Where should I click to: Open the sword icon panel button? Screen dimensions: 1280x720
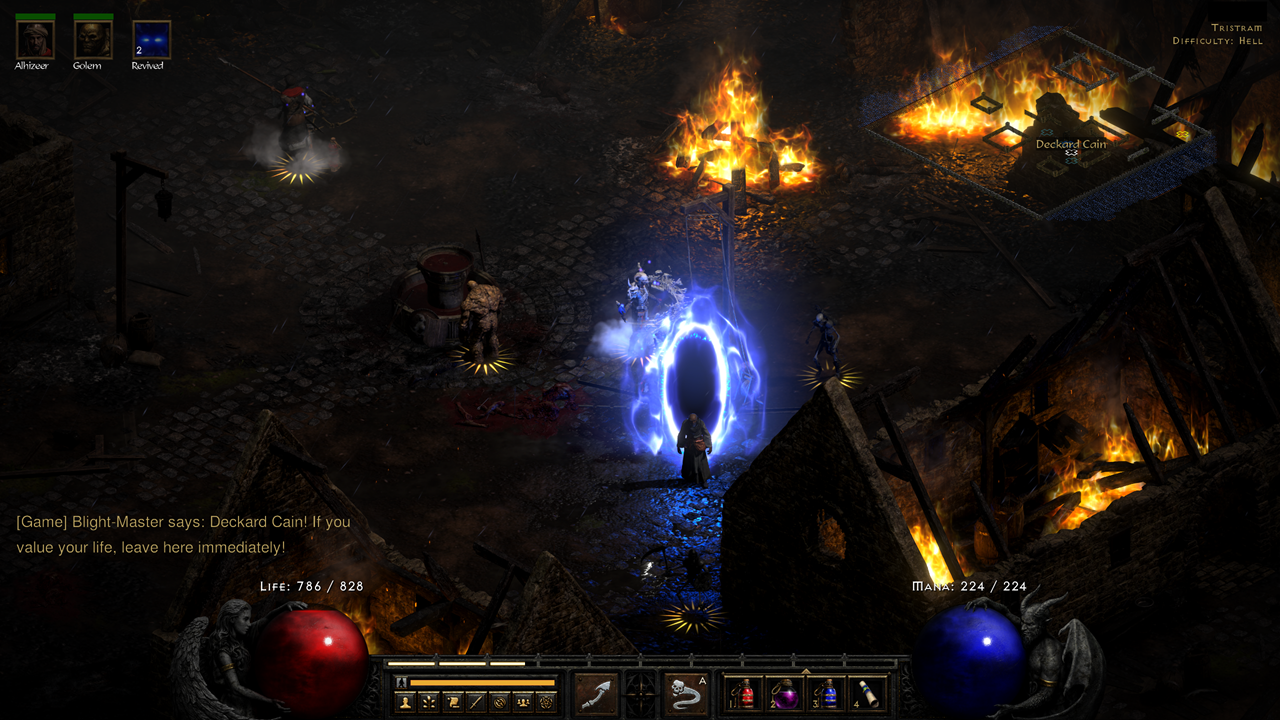pyautogui.click(x=476, y=702)
